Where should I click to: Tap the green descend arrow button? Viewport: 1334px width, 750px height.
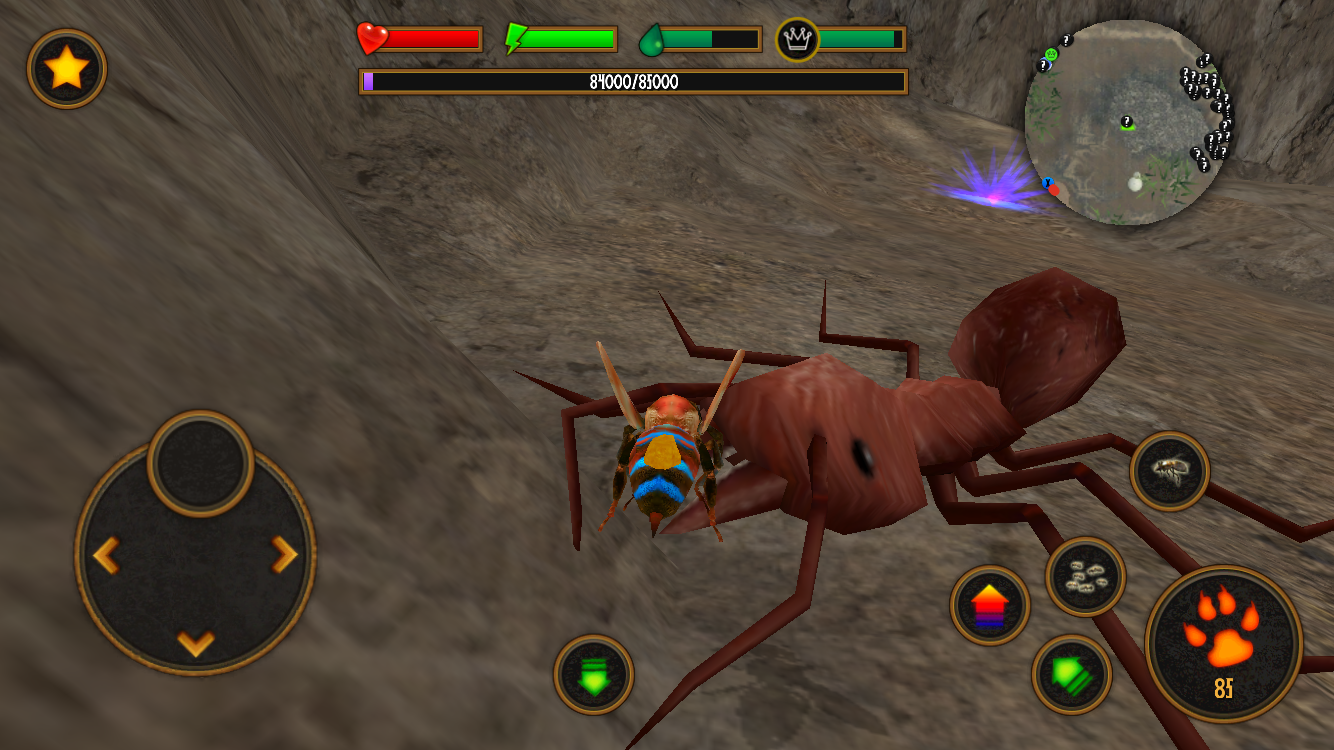[596, 677]
